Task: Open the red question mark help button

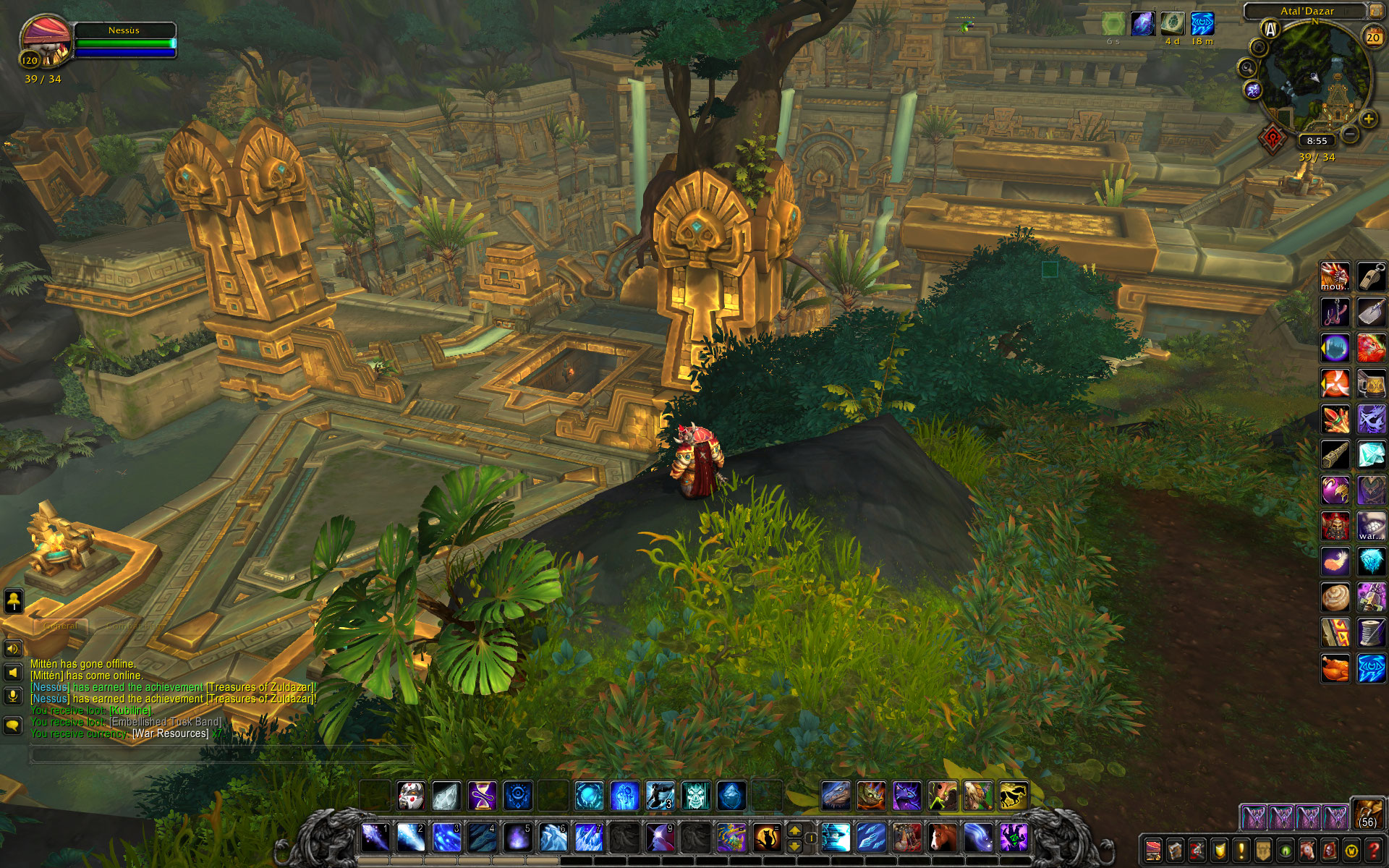Action: click(1375, 849)
